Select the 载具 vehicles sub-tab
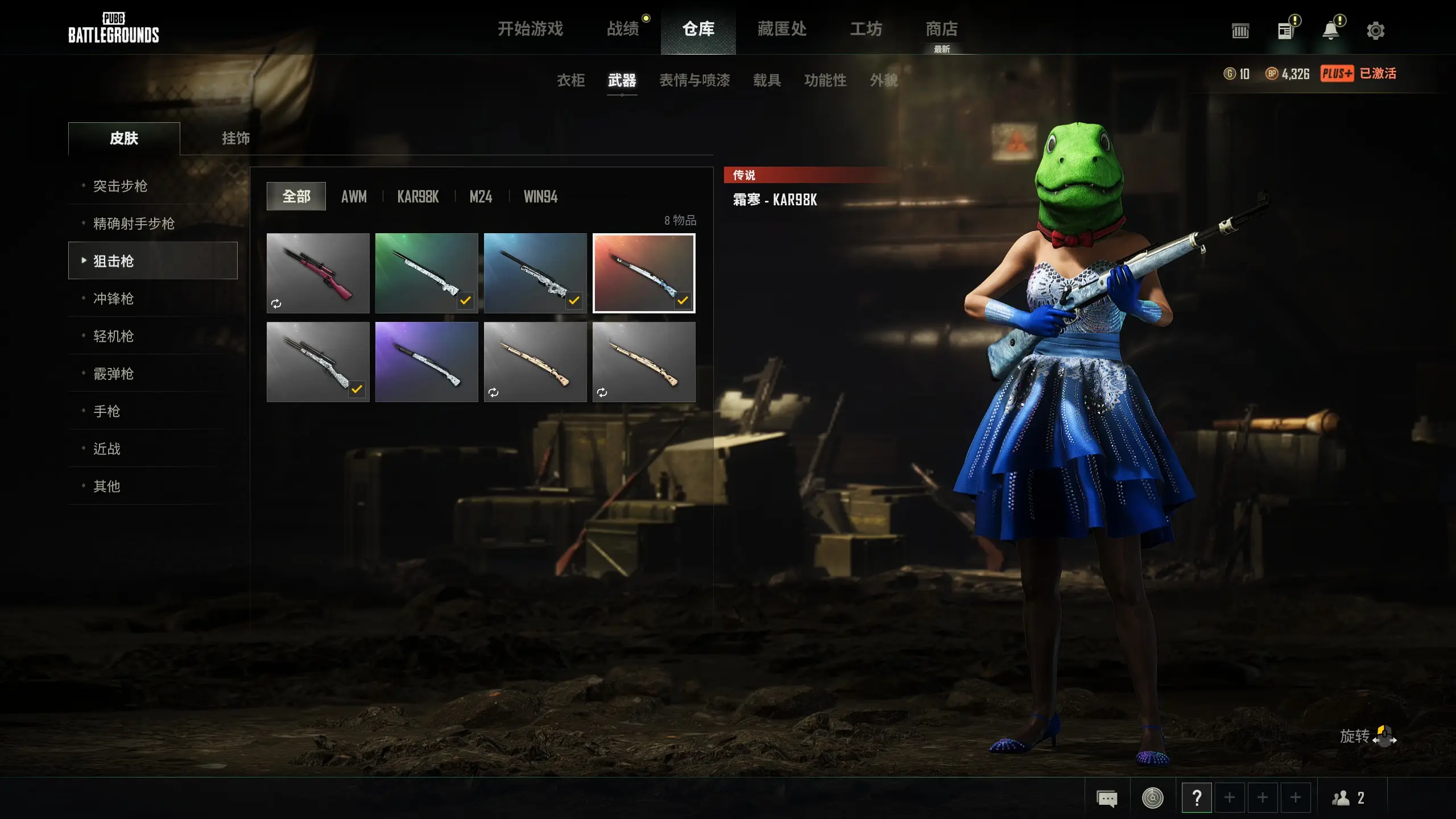Image resolution: width=1456 pixels, height=819 pixels. coord(767,80)
